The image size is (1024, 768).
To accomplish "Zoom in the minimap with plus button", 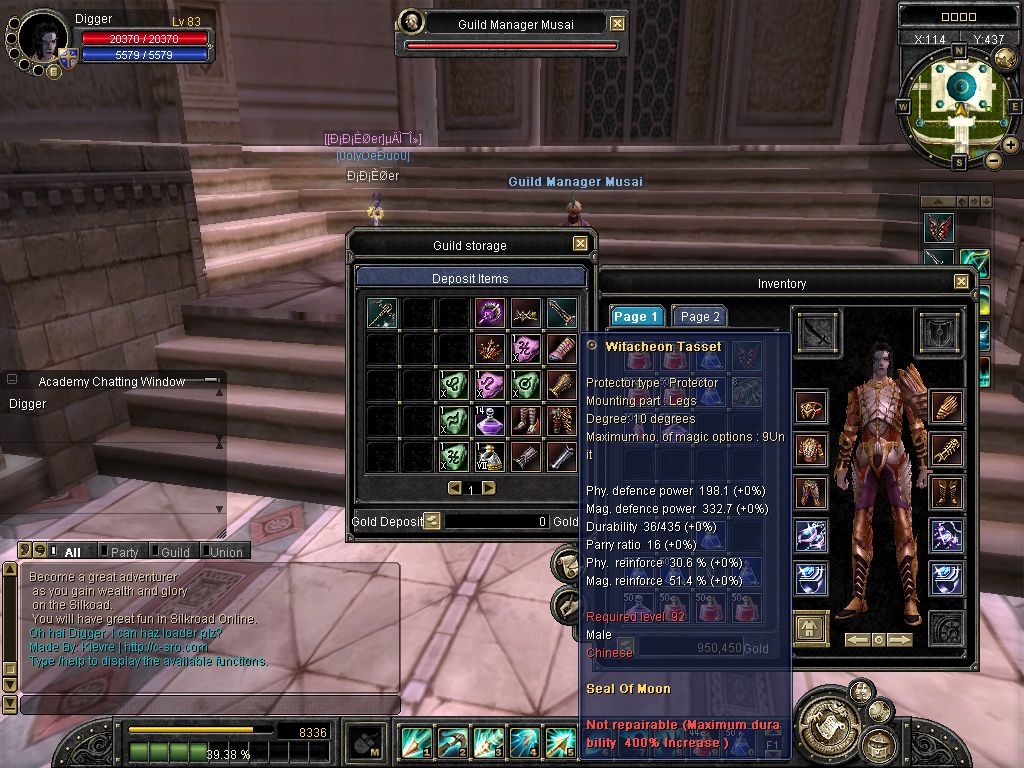I will [x=1011, y=145].
